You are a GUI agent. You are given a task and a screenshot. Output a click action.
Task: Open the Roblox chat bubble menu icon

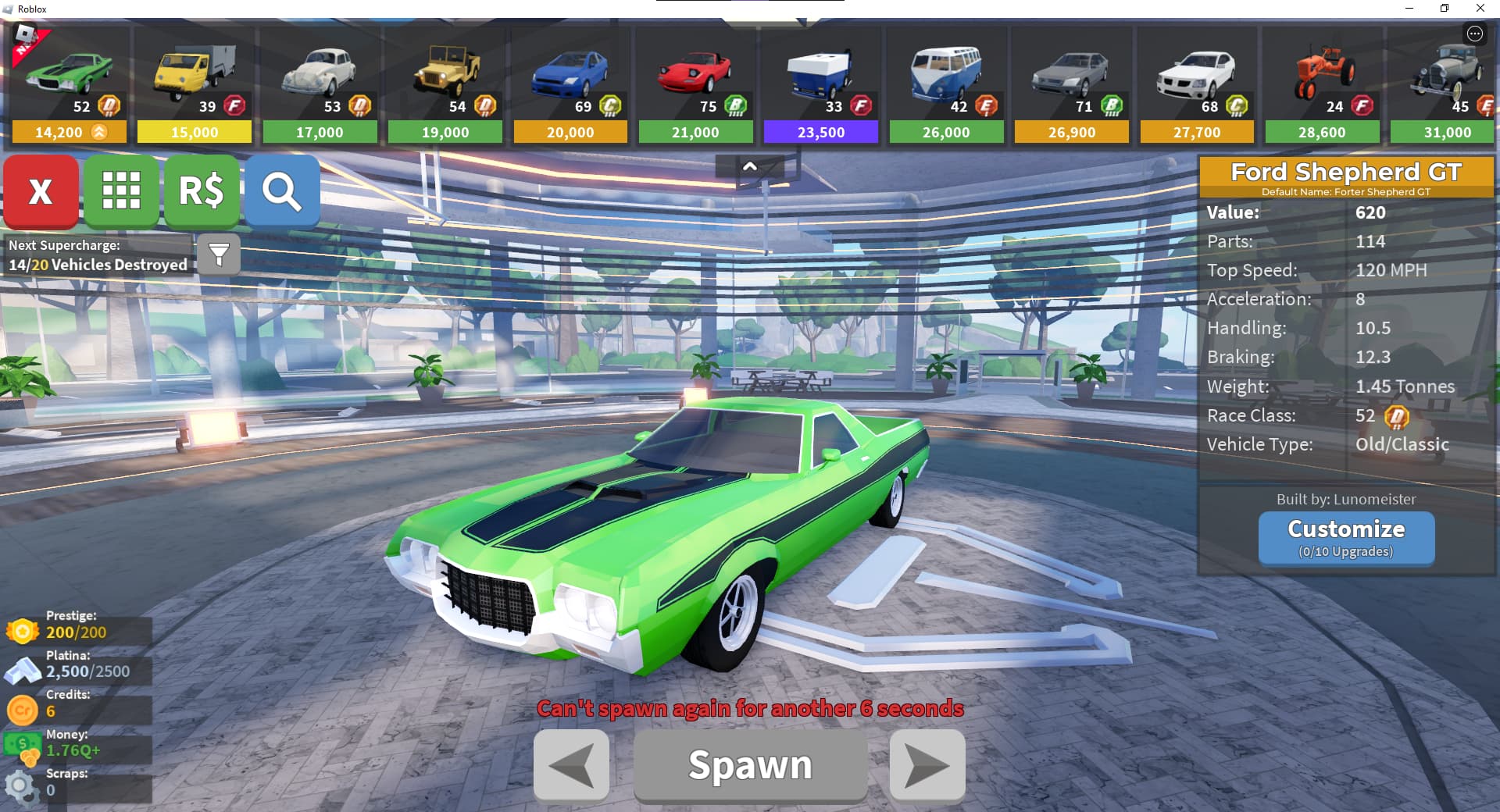[1474, 34]
